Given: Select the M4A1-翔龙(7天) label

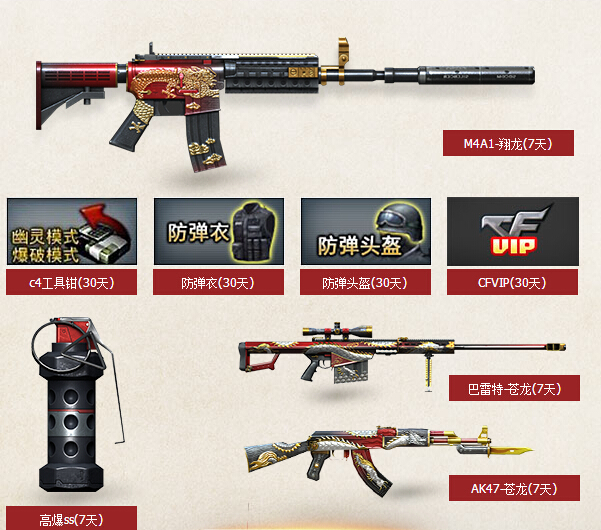Looking at the screenshot, I should click(510, 143).
